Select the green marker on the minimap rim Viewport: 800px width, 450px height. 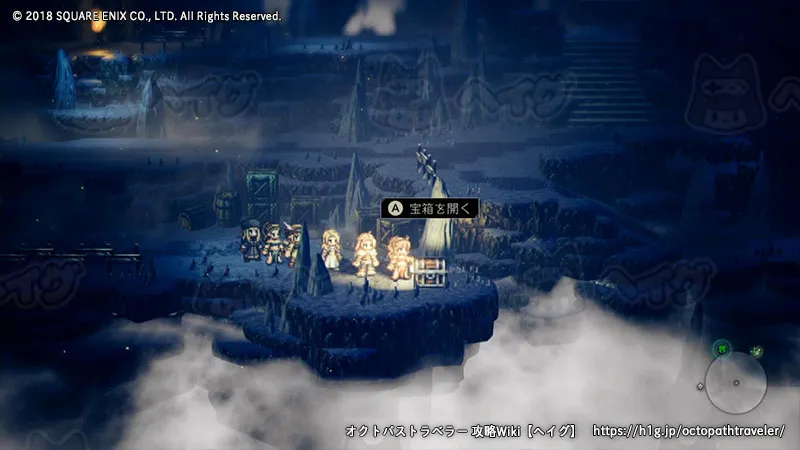click(x=721, y=349)
